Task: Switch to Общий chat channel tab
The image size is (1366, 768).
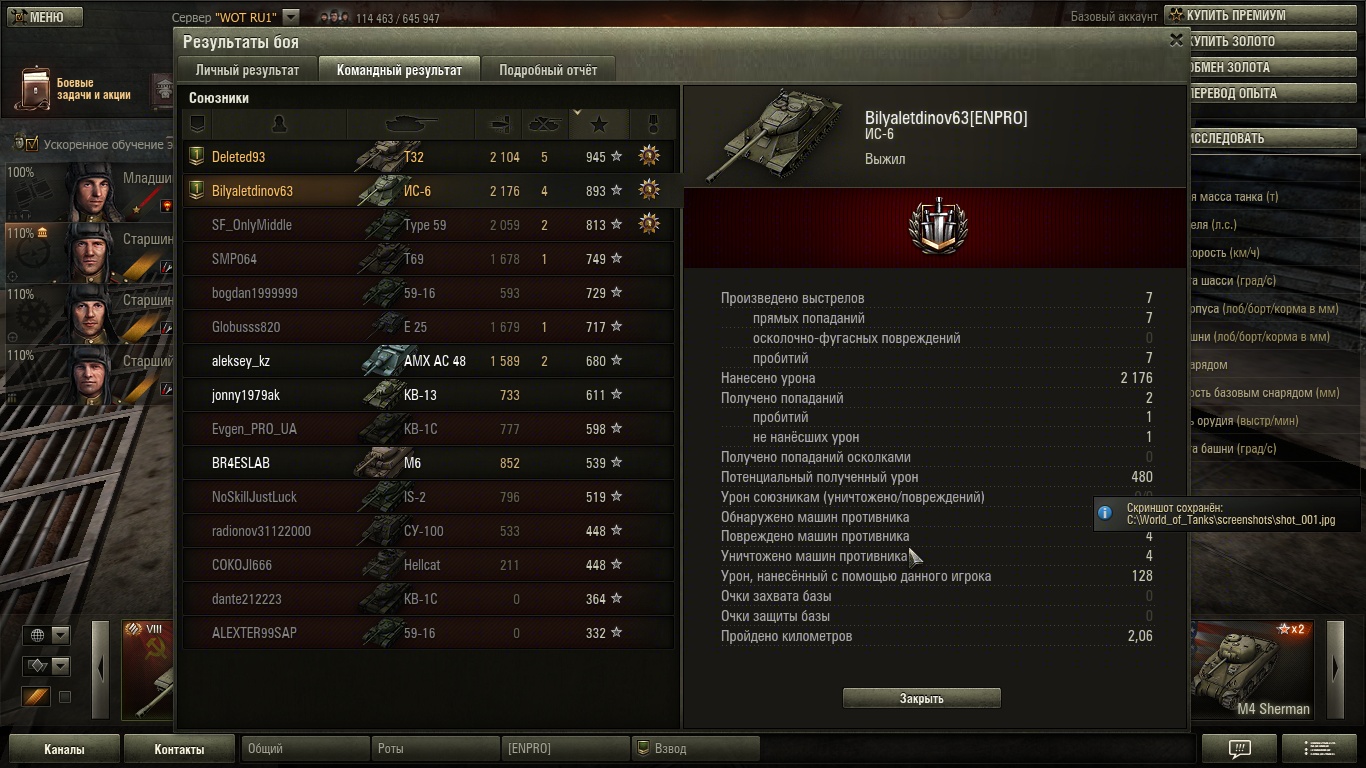Action: point(305,748)
